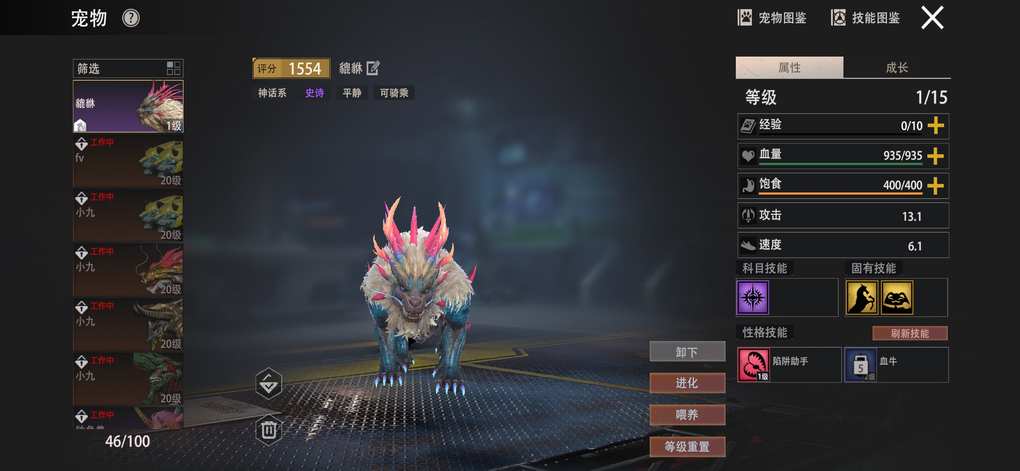This screenshot has height=471, width=1020.
Task: Select the pet named fv in list
Action: (x=127, y=162)
